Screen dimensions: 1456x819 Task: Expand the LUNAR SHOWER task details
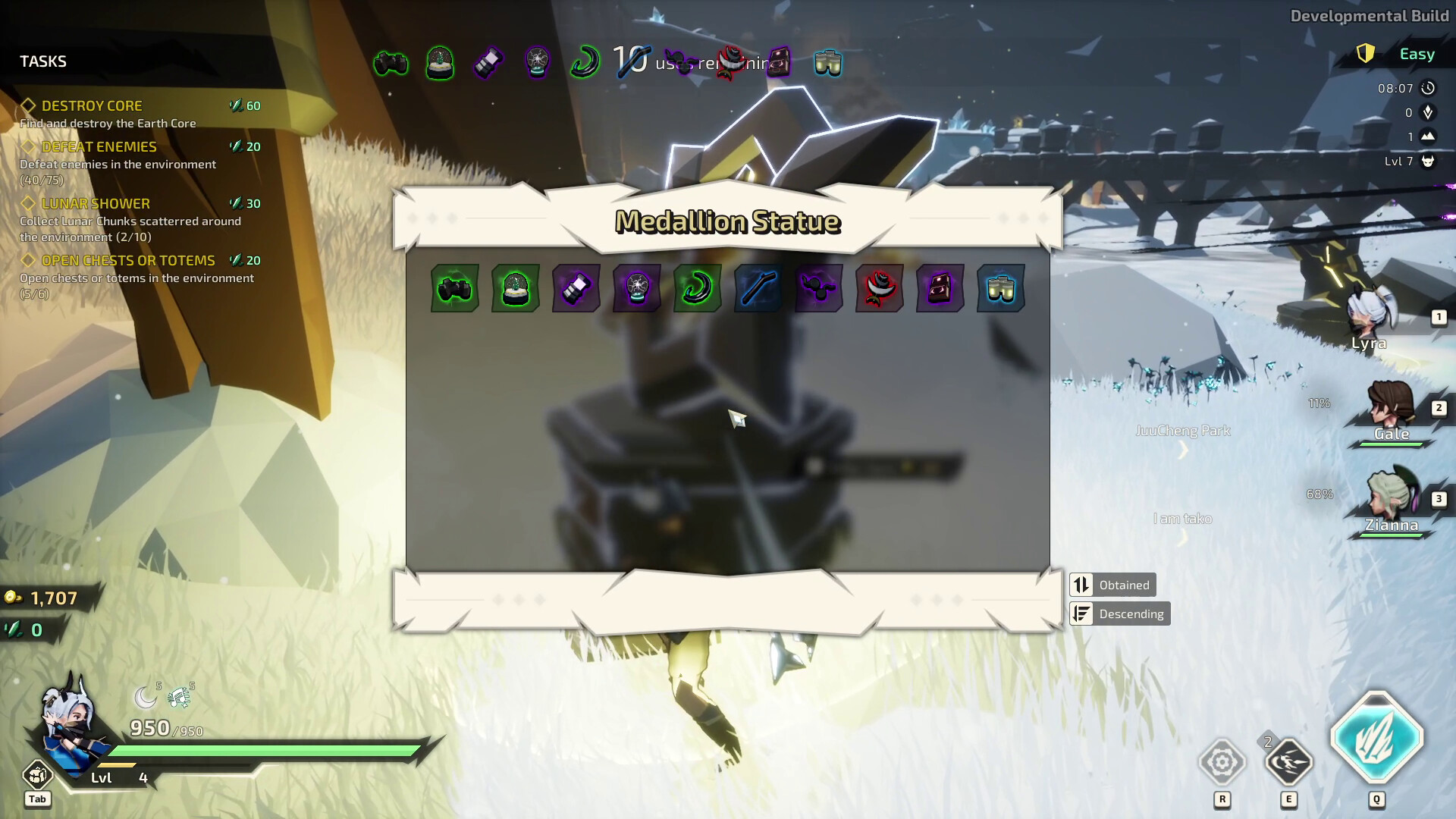[95, 203]
